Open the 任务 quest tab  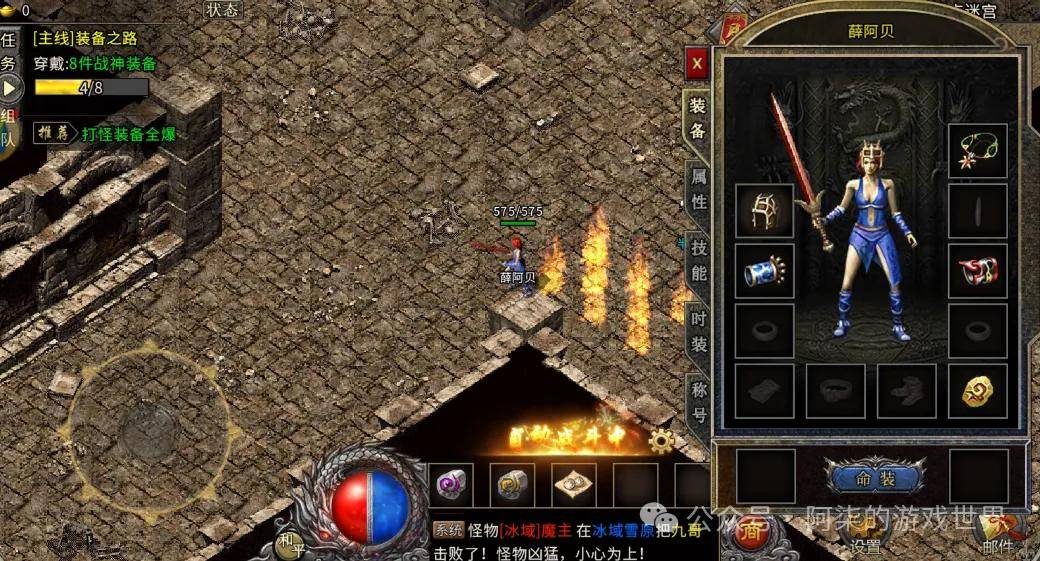tap(9, 52)
